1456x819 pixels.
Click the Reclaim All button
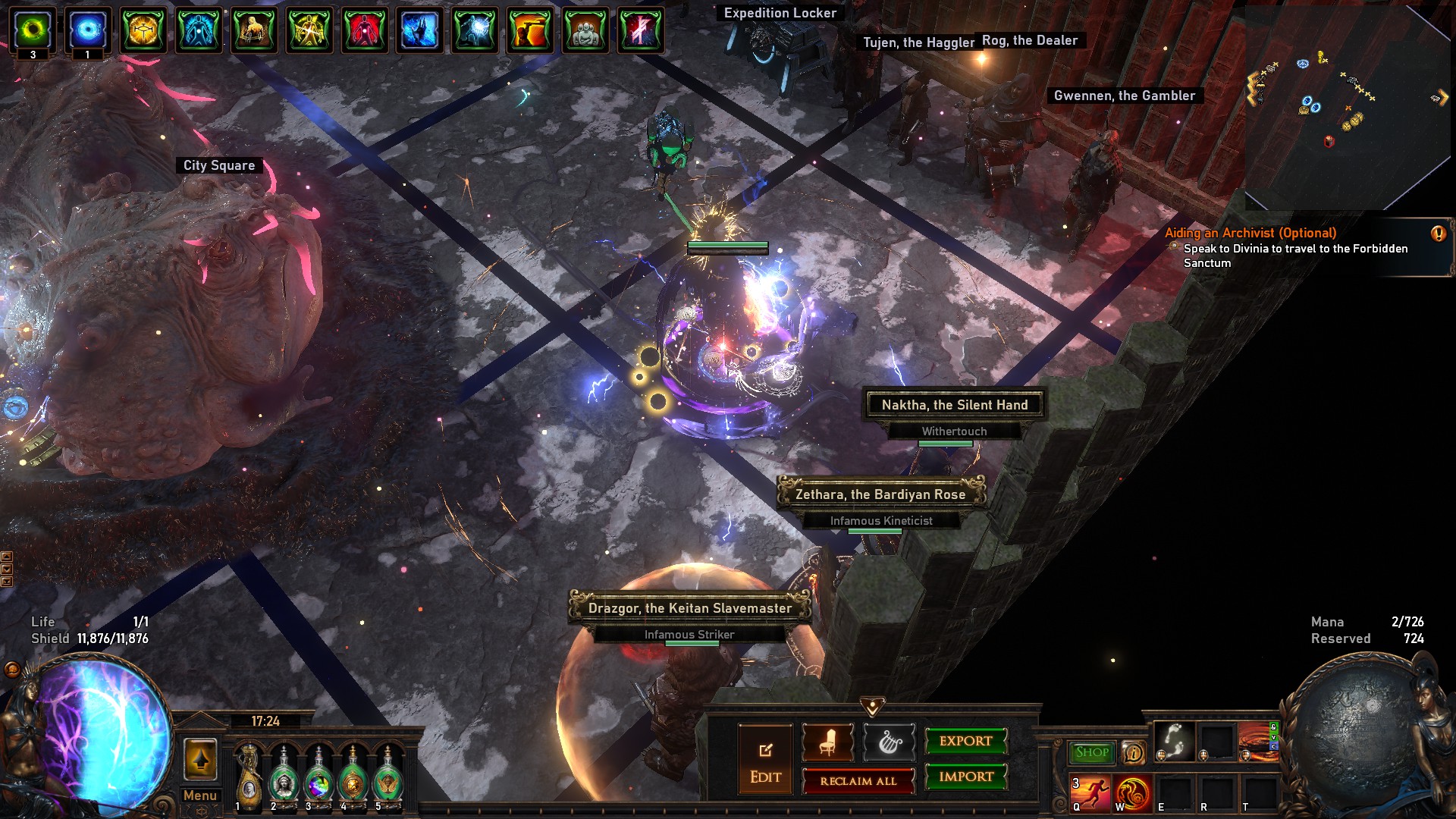pyautogui.click(x=858, y=781)
